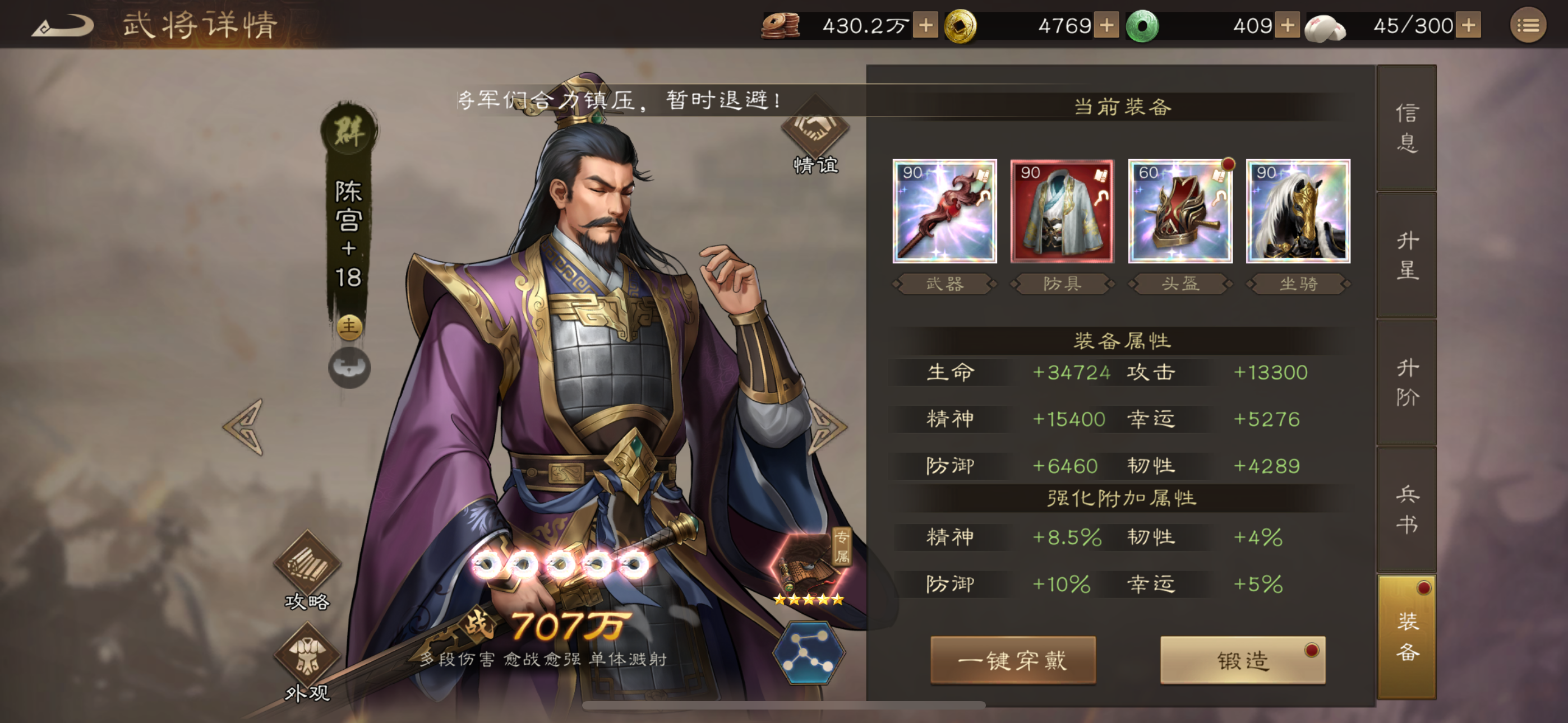Image resolution: width=1568 pixels, height=723 pixels.
Task: Select the level 90 armor thumbnail
Action: click(1062, 212)
